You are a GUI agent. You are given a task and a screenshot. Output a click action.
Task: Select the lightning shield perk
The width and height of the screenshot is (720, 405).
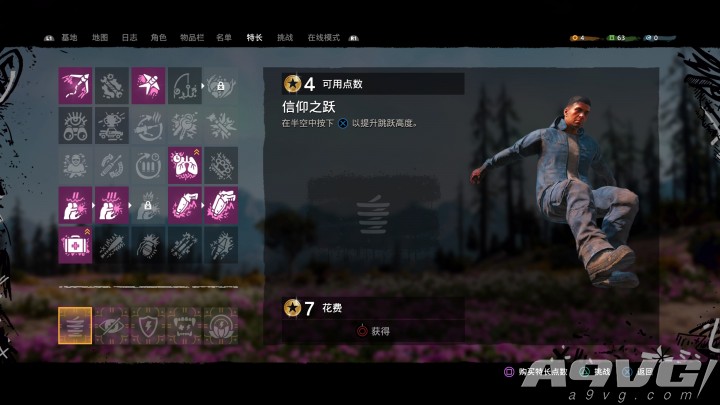[148, 325]
